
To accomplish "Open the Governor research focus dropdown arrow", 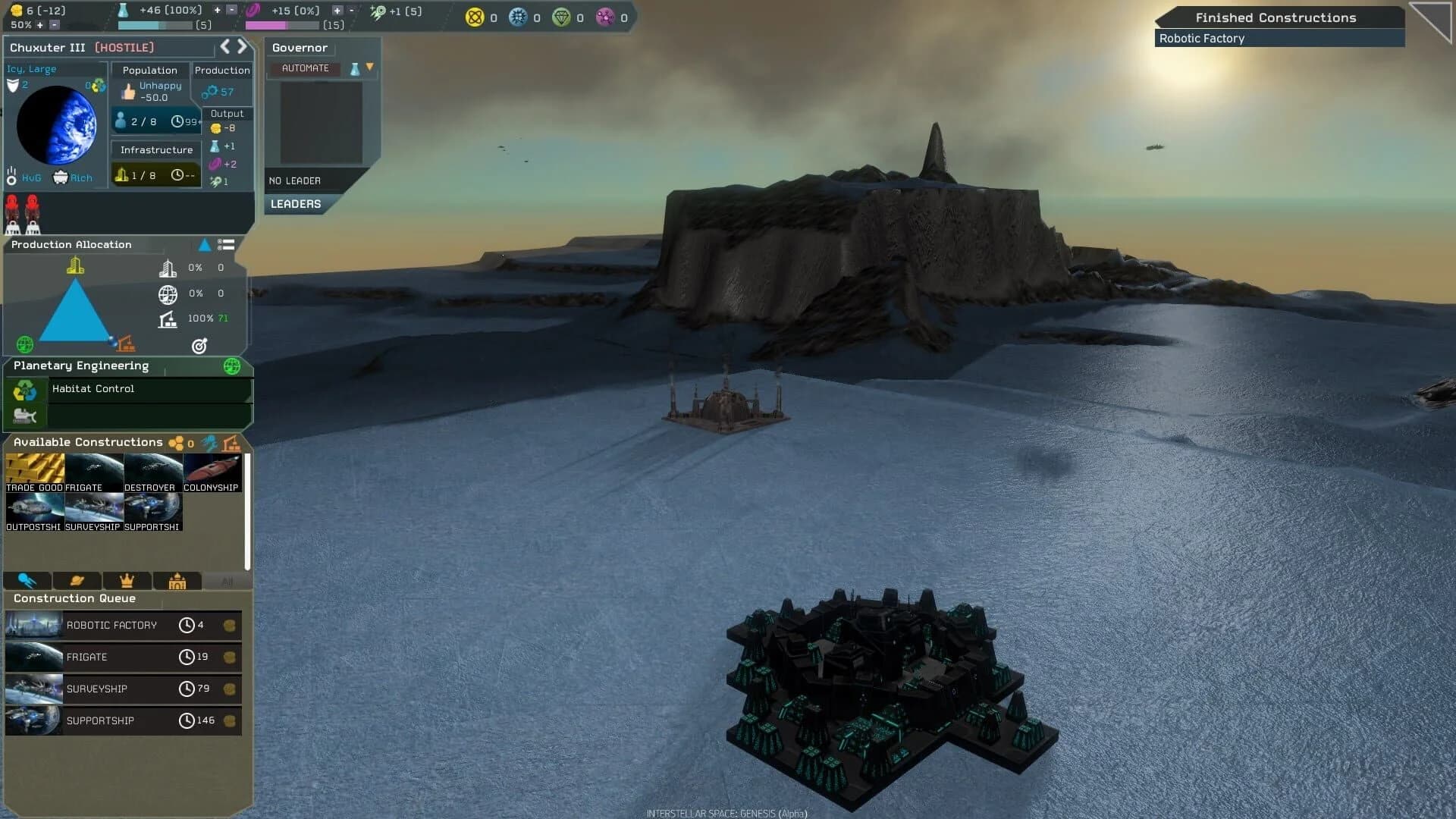I will [369, 67].
